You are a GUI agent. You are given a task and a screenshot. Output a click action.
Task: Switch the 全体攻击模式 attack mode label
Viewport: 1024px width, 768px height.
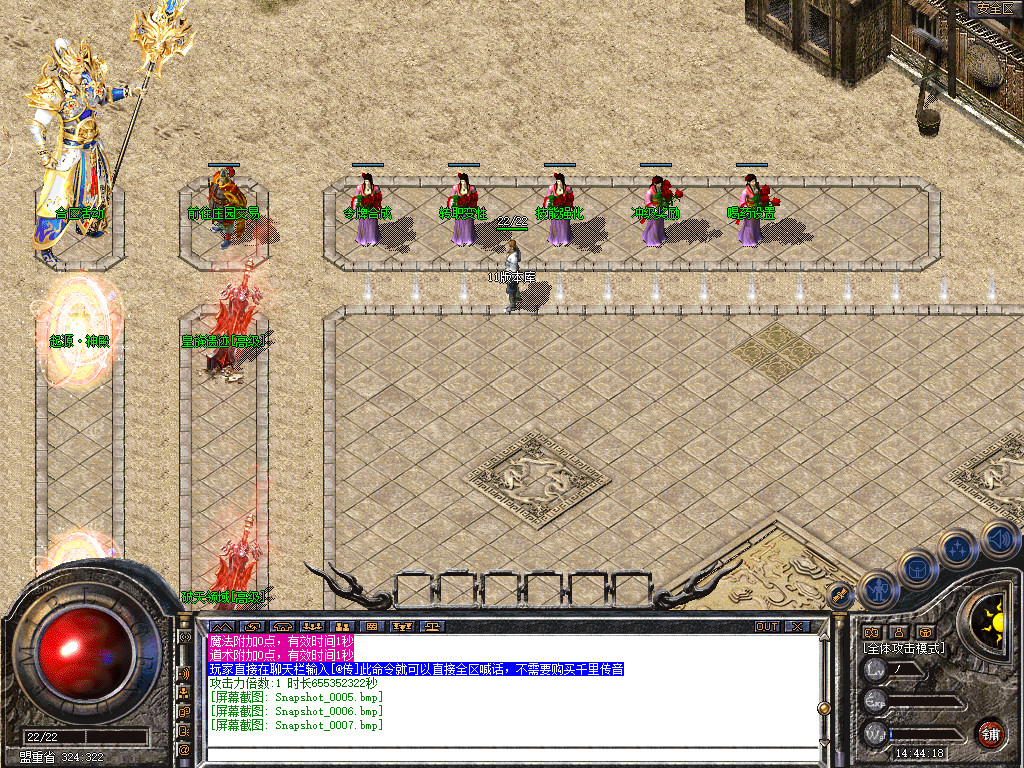click(904, 648)
